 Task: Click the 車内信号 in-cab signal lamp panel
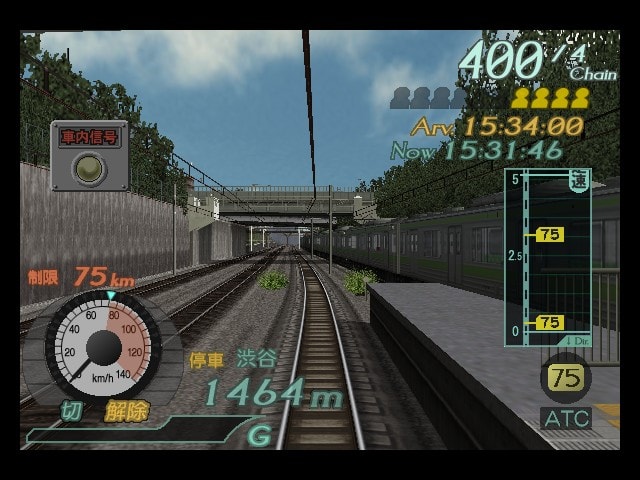90,155
